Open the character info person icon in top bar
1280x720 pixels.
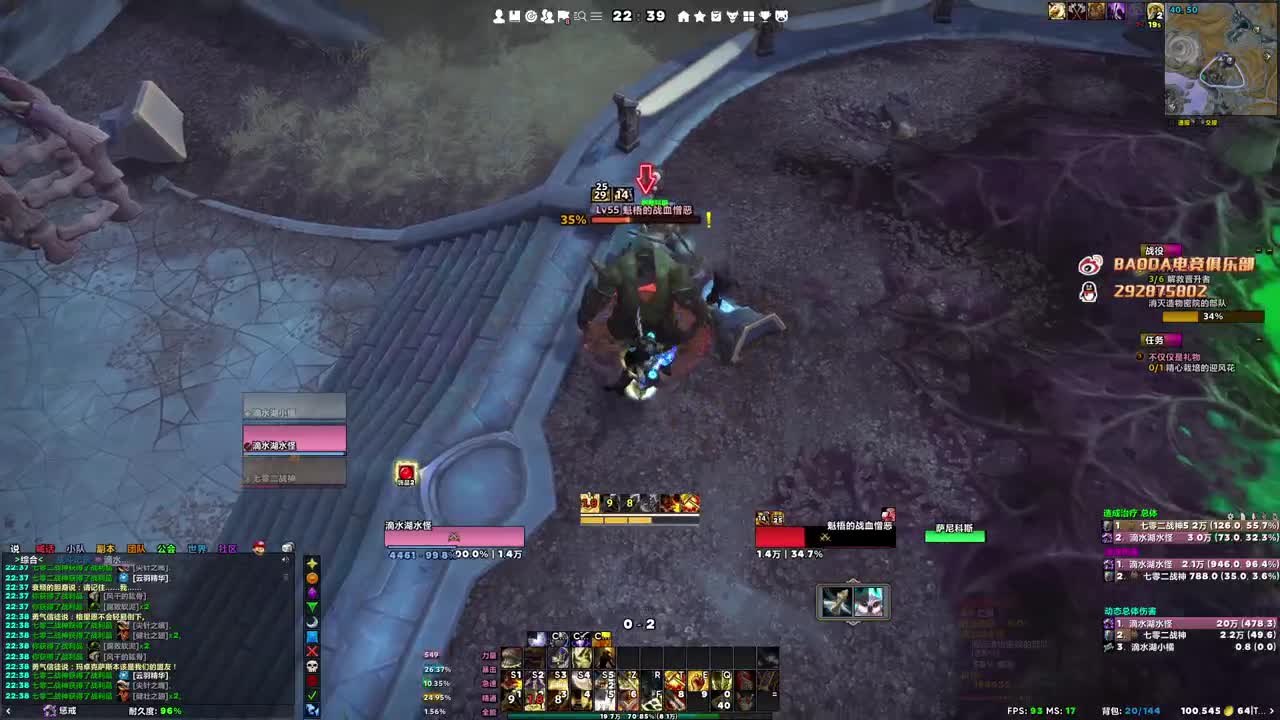pos(498,15)
